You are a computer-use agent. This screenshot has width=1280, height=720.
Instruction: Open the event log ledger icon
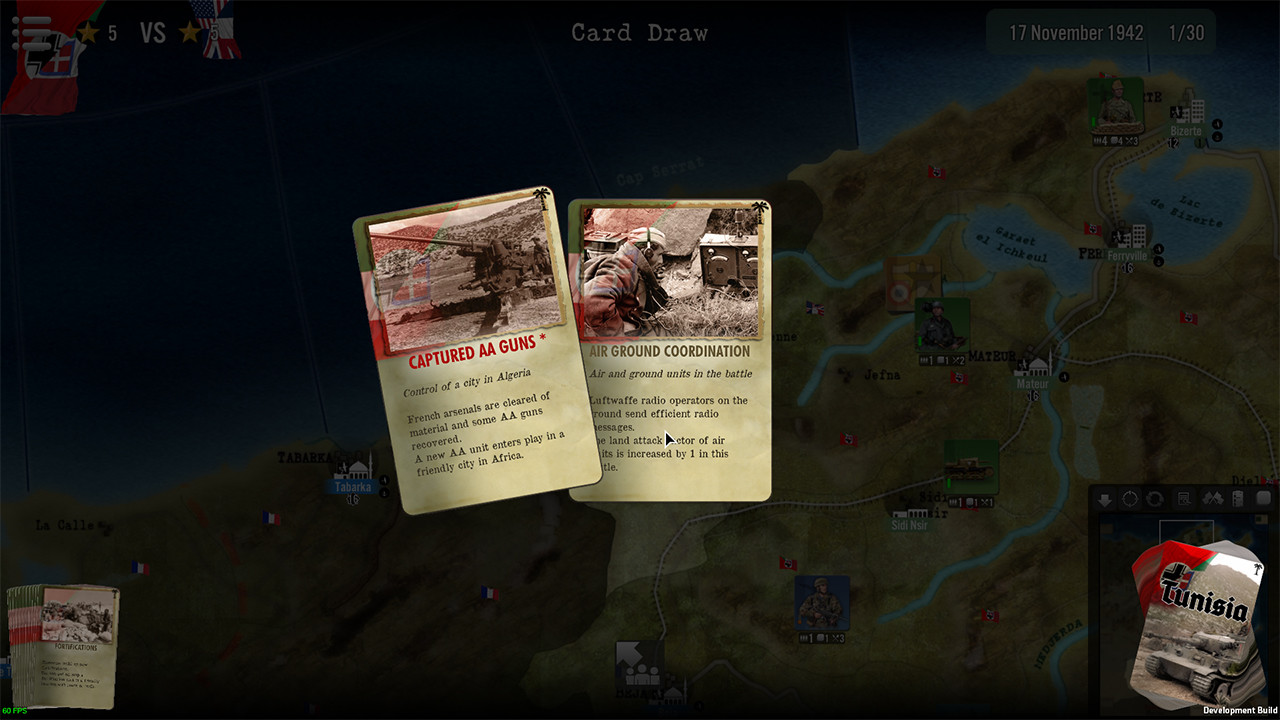[x=1238, y=498]
